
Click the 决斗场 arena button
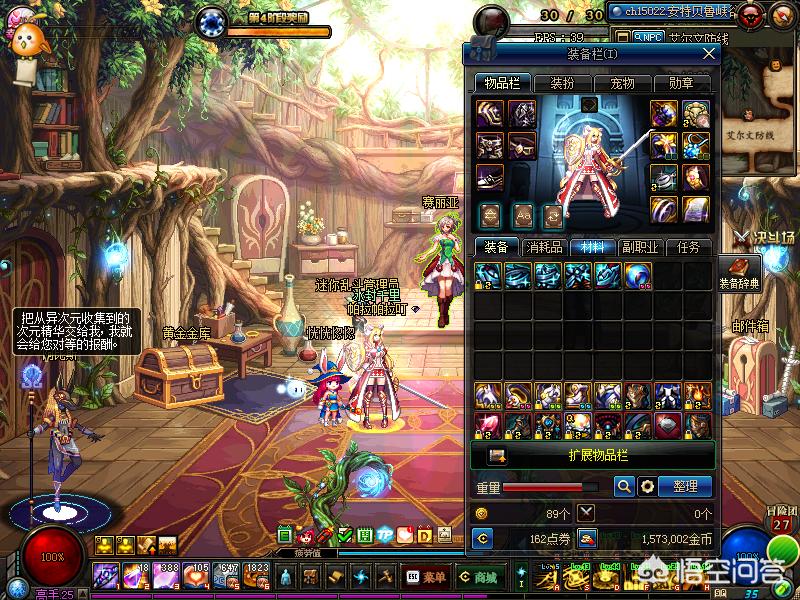click(x=764, y=237)
